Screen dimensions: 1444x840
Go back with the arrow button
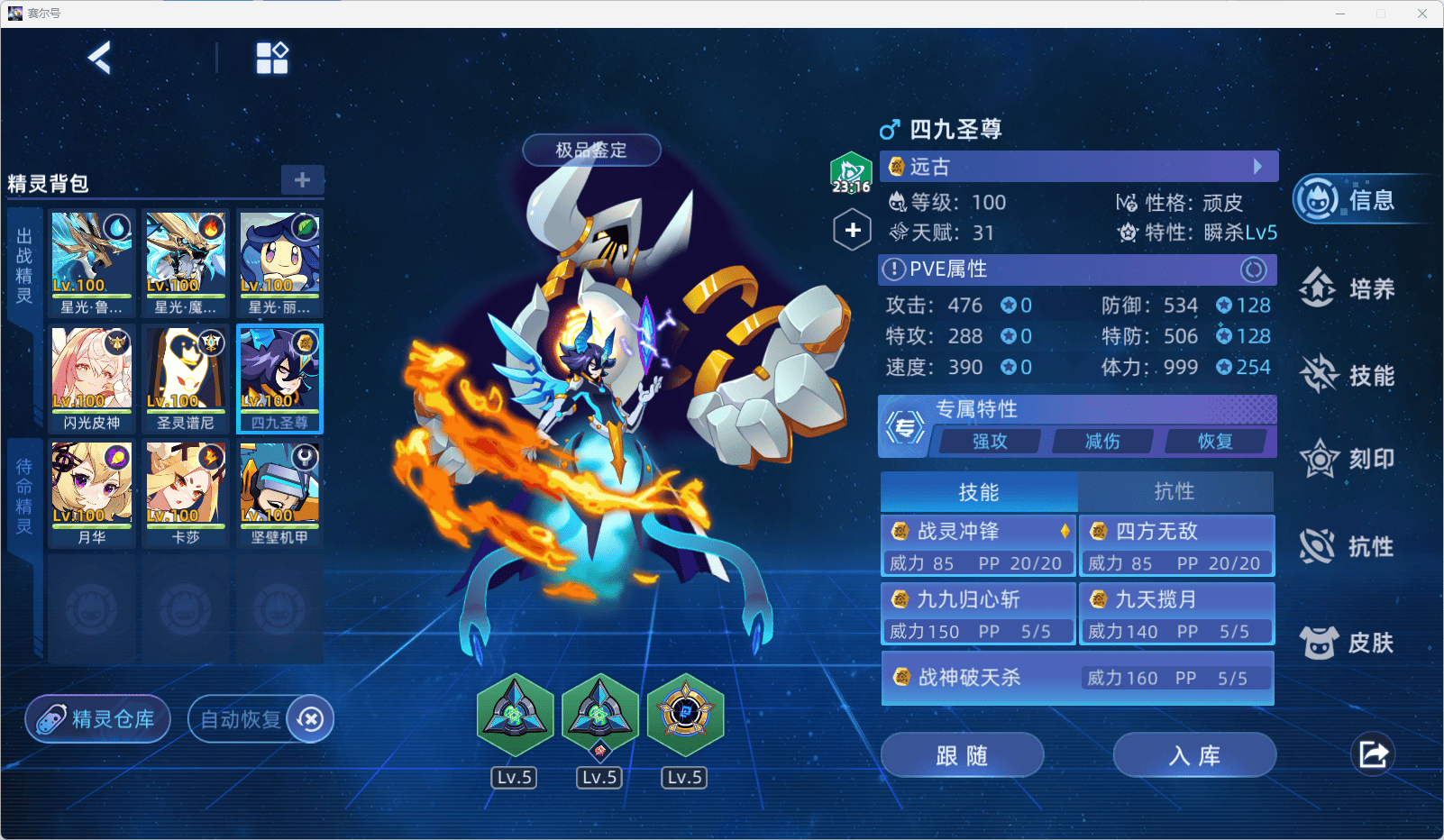99,59
